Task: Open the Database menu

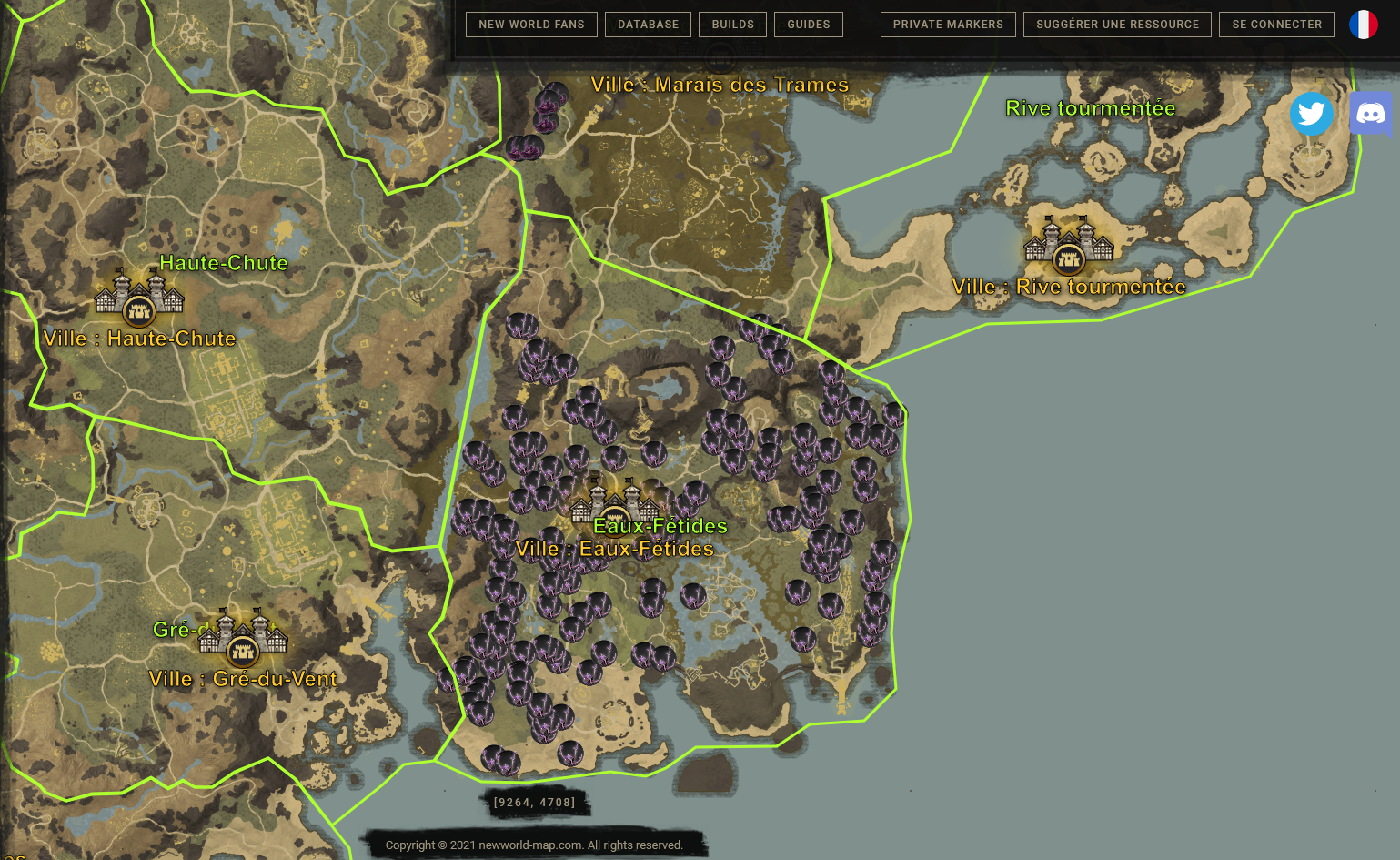Action: 648,25
